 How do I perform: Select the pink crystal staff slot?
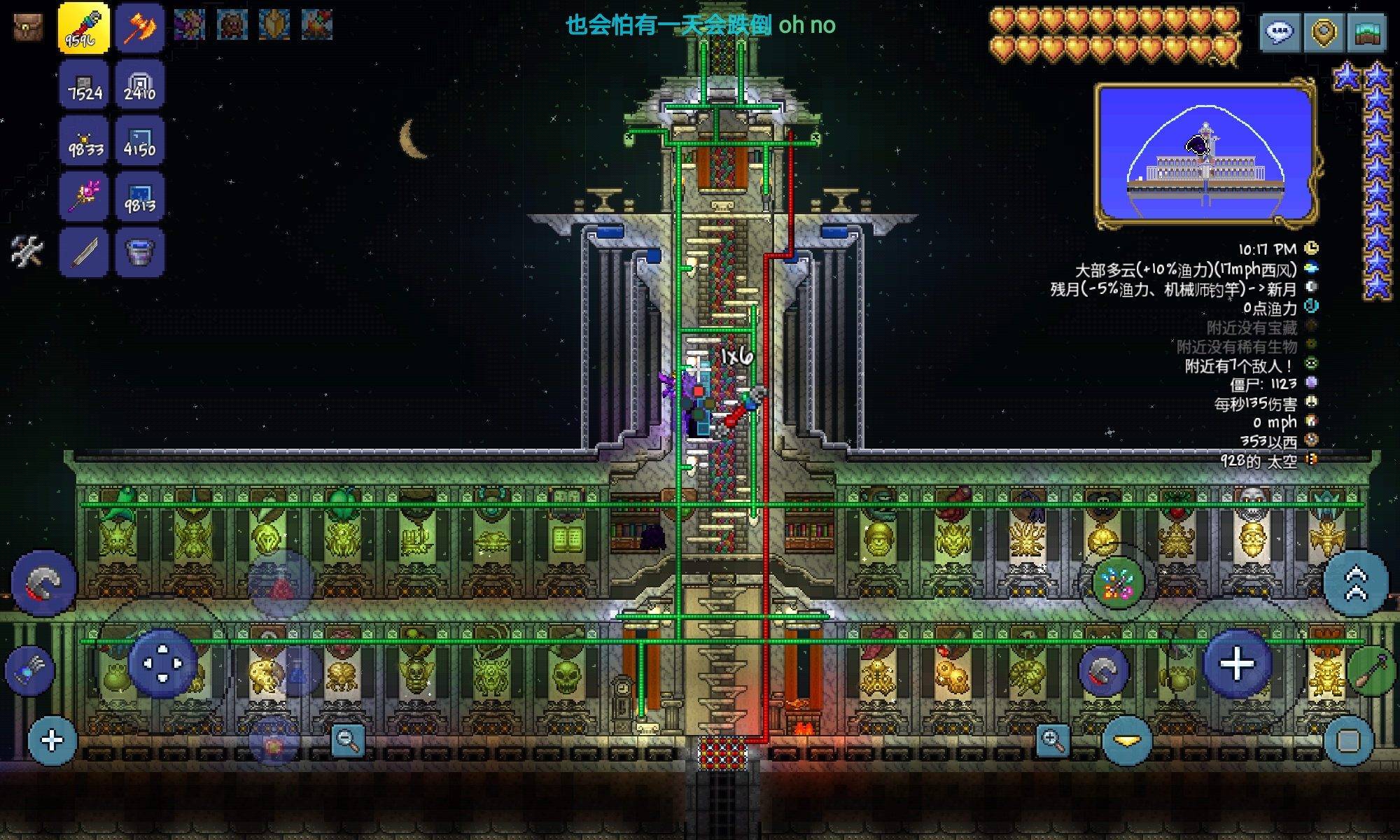[84, 197]
